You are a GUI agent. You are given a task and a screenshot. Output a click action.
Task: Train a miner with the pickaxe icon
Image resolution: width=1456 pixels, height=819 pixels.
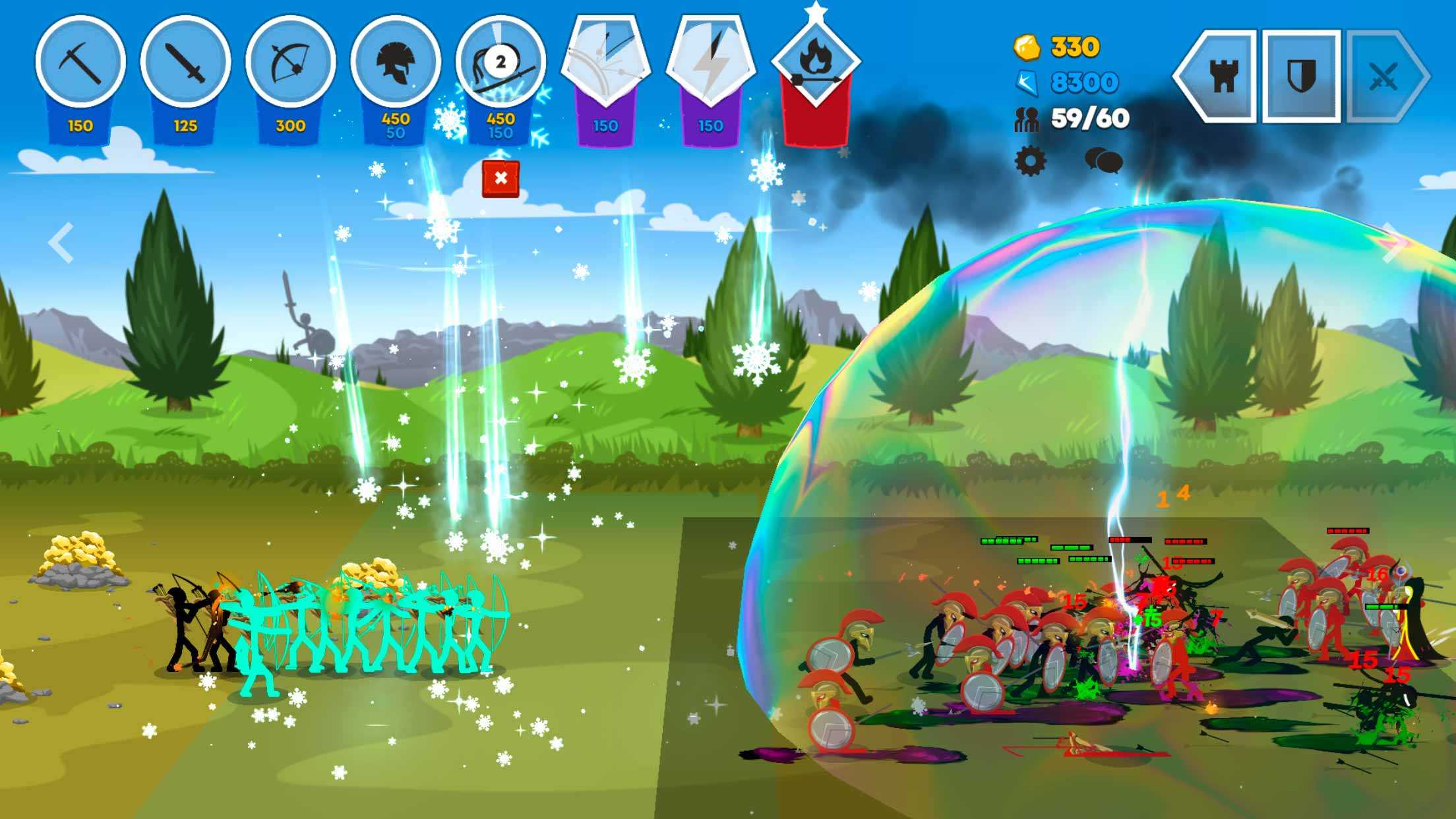click(x=80, y=62)
